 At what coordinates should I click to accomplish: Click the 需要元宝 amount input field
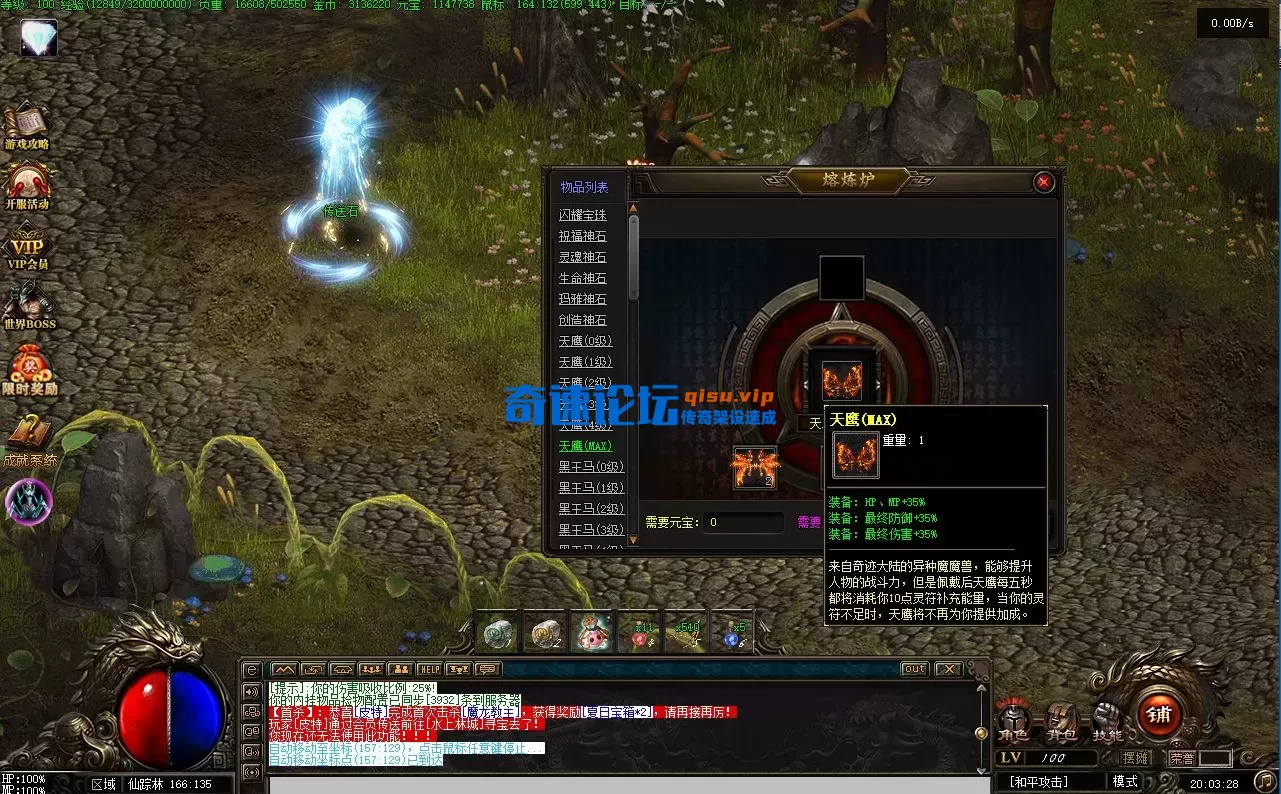click(742, 521)
